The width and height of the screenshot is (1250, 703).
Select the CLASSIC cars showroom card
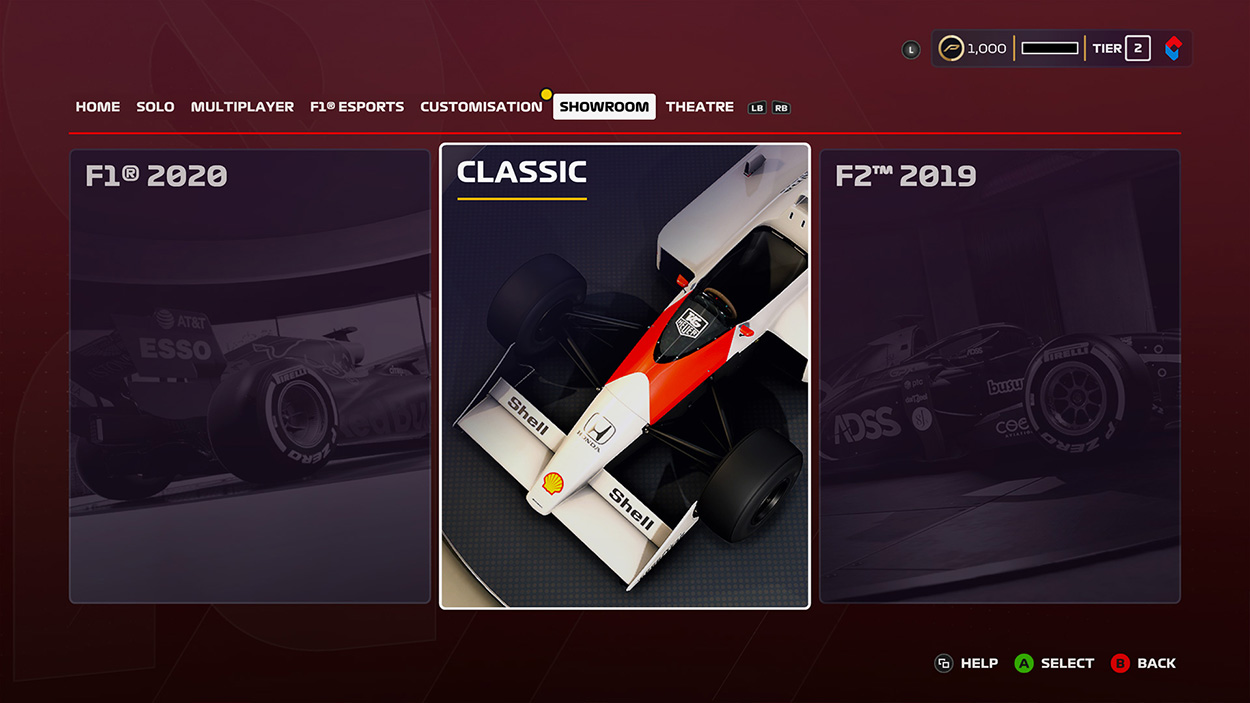[x=625, y=376]
